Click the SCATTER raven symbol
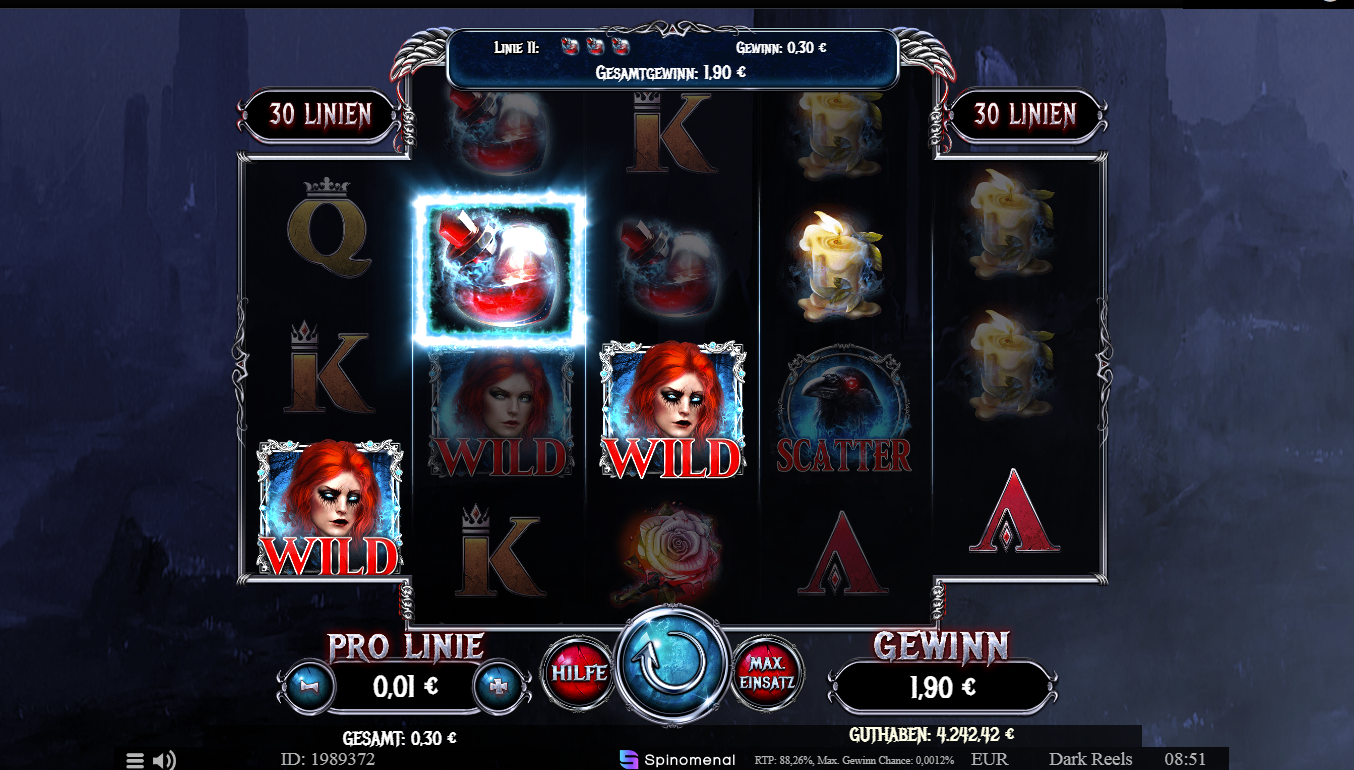 (x=843, y=410)
